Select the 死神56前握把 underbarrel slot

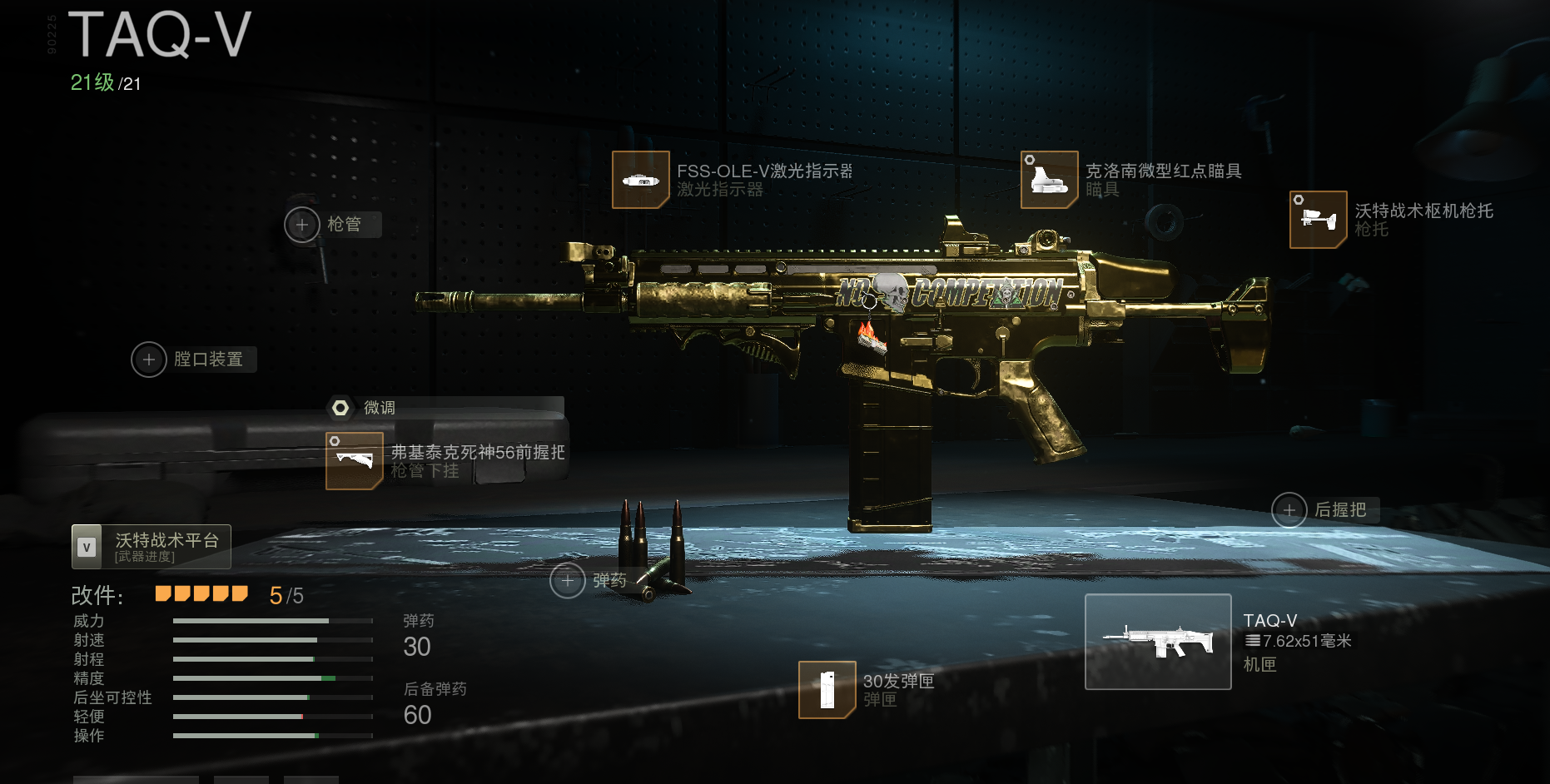click(355, 461)
